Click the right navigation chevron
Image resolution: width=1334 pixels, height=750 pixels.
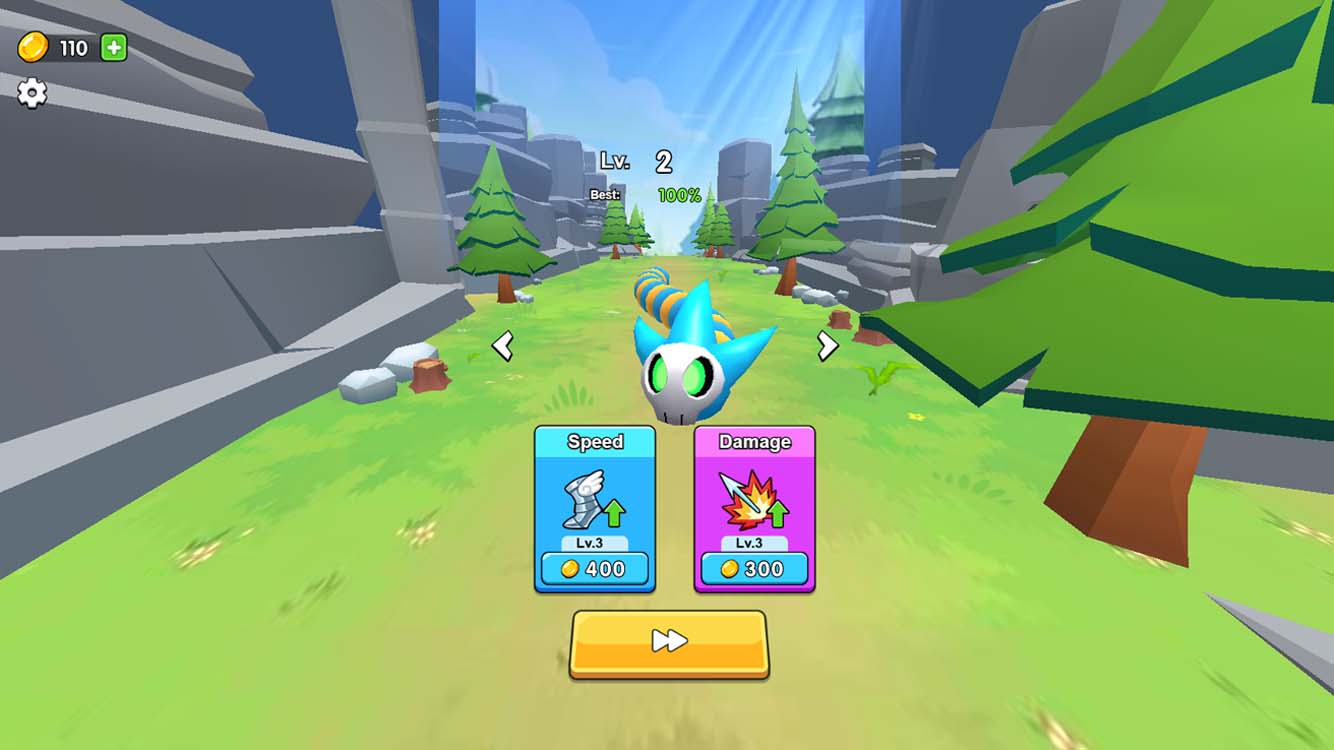[x=826, y=346]
